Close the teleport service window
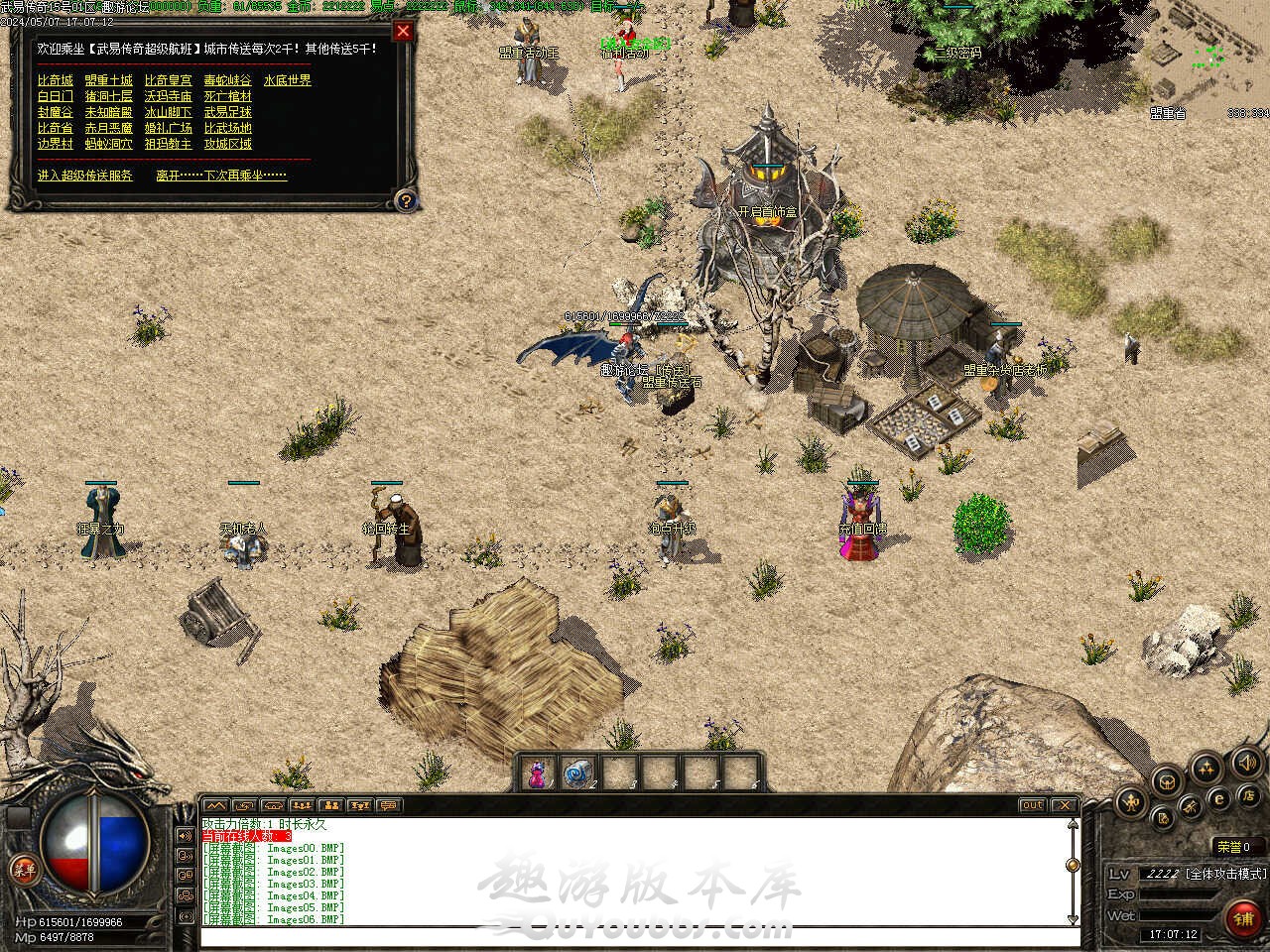Image resolution: width=1270 pixels, height=952 pixels. pyautogui.click(x=403, y=31)
